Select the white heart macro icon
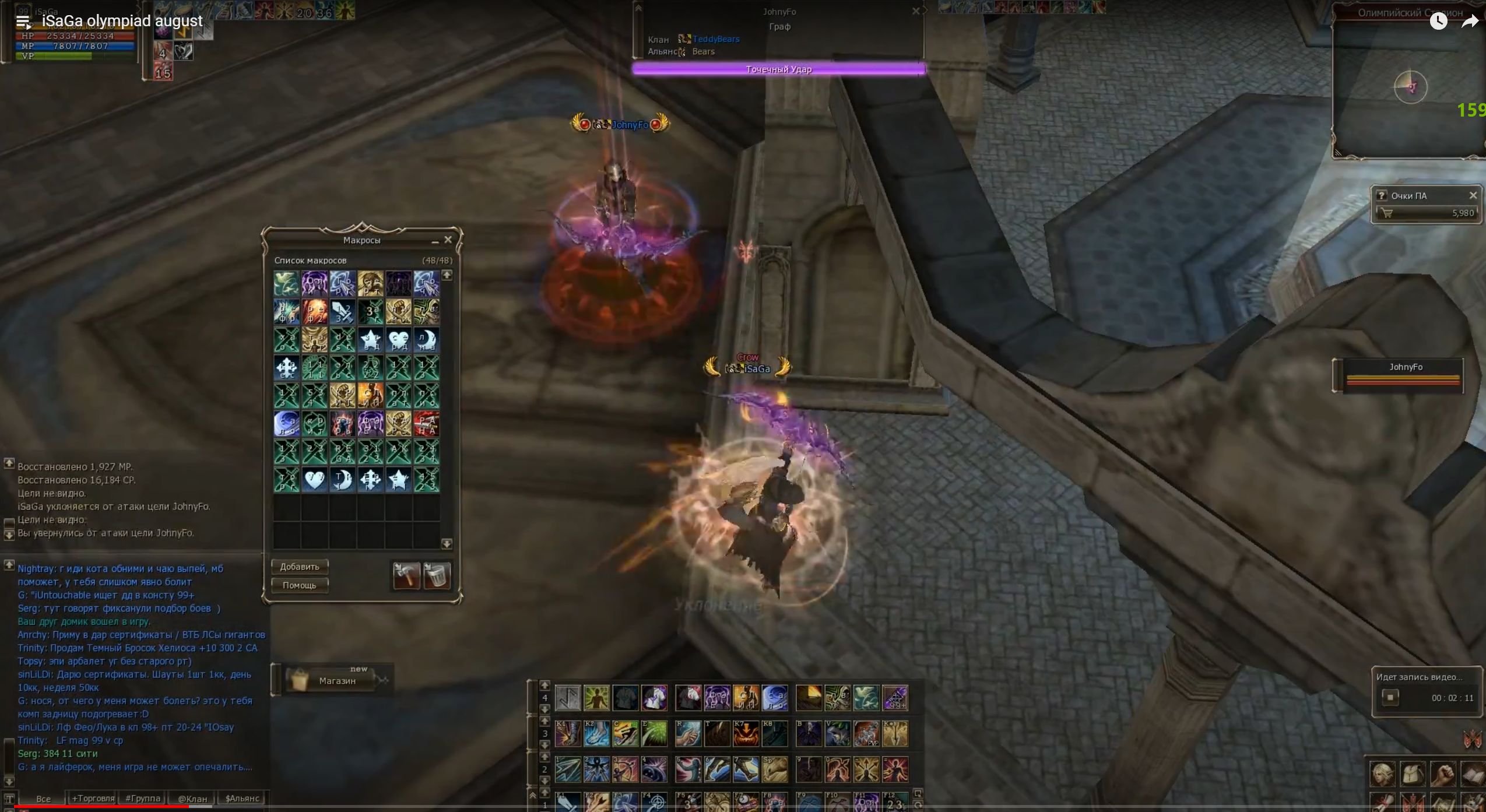Image resolution: width=1486 pixels, height=812 pixels. pyautogui.click(x=314, y=480)
